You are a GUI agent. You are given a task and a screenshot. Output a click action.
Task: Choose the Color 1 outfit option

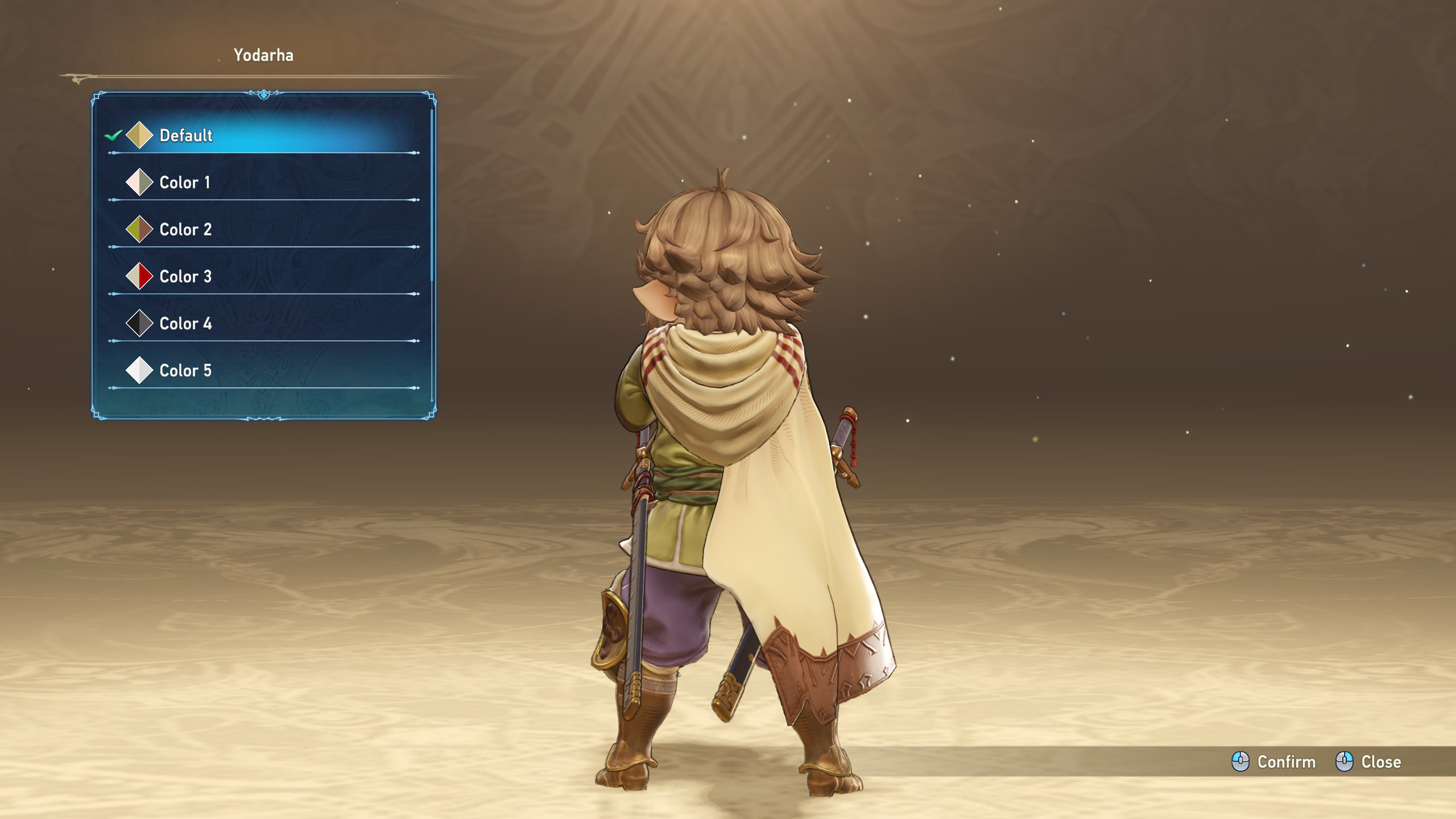coord(185,183)
